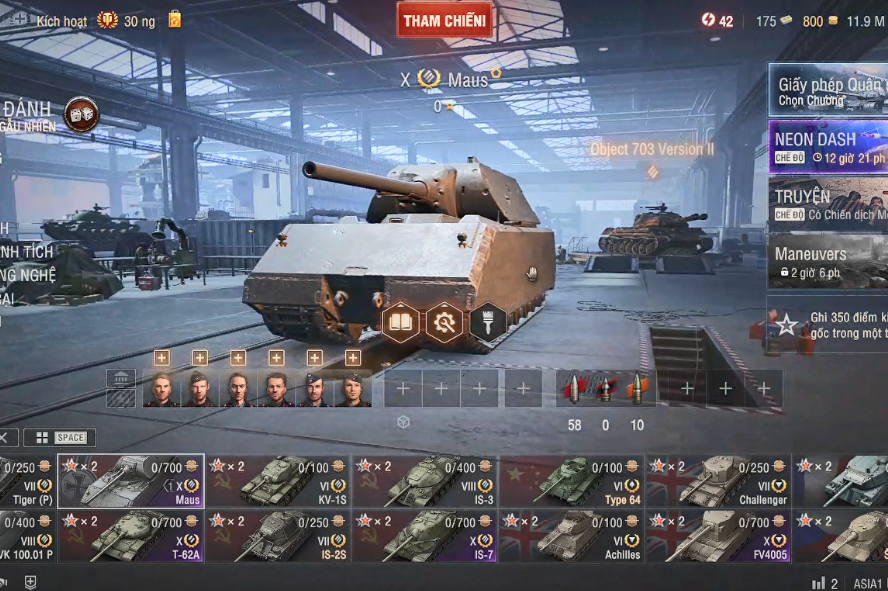Select the KV-1S tank tile
Image resolution: width=888 pixels, height=591 pixels.
[x=277, y=481]
